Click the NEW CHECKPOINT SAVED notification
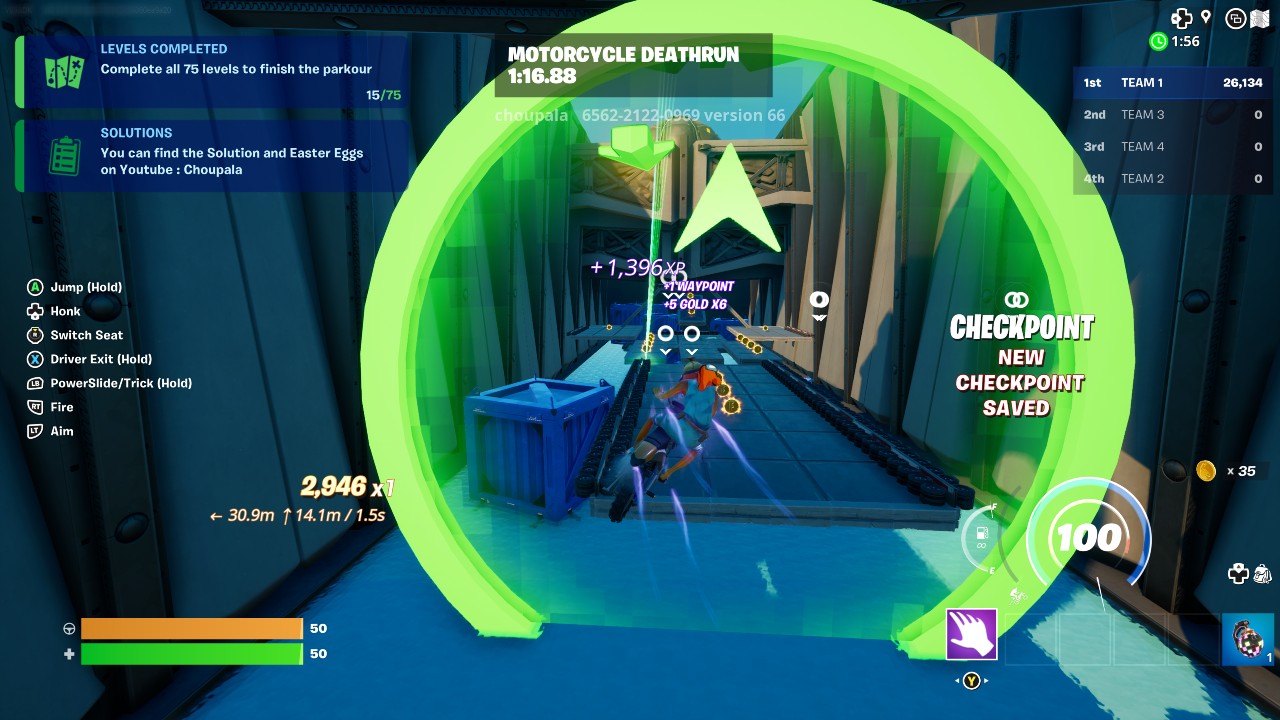The width and height of the screenshot is (1280, 720). [x=1021, y=382]
